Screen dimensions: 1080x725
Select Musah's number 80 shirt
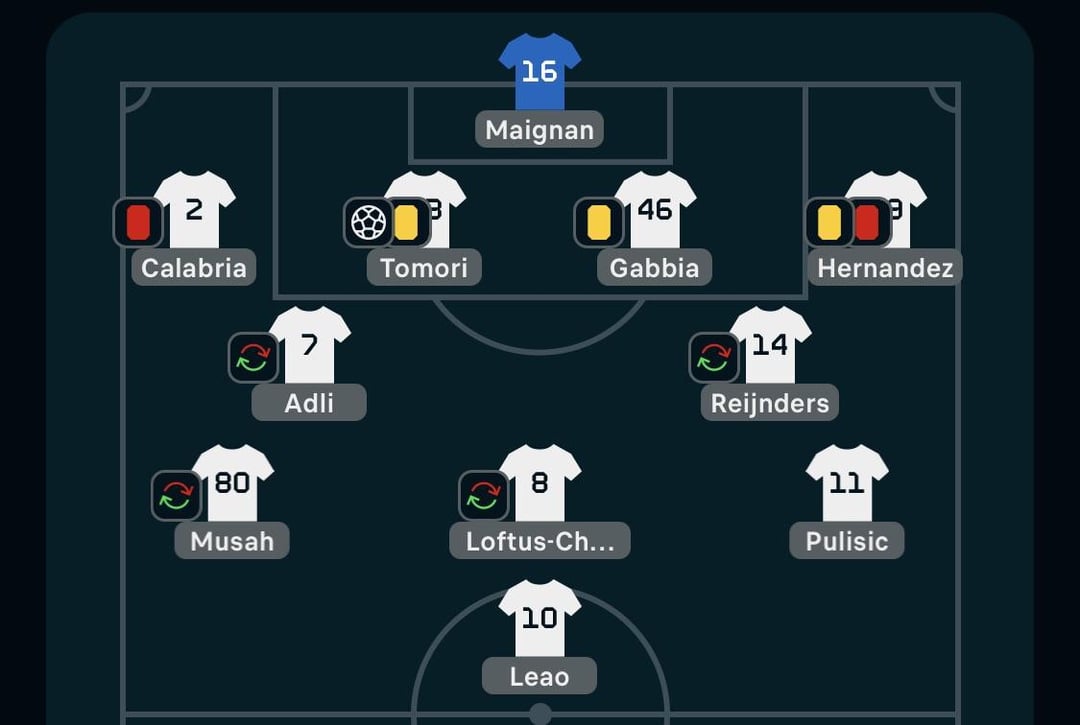(x=232, y=483)
